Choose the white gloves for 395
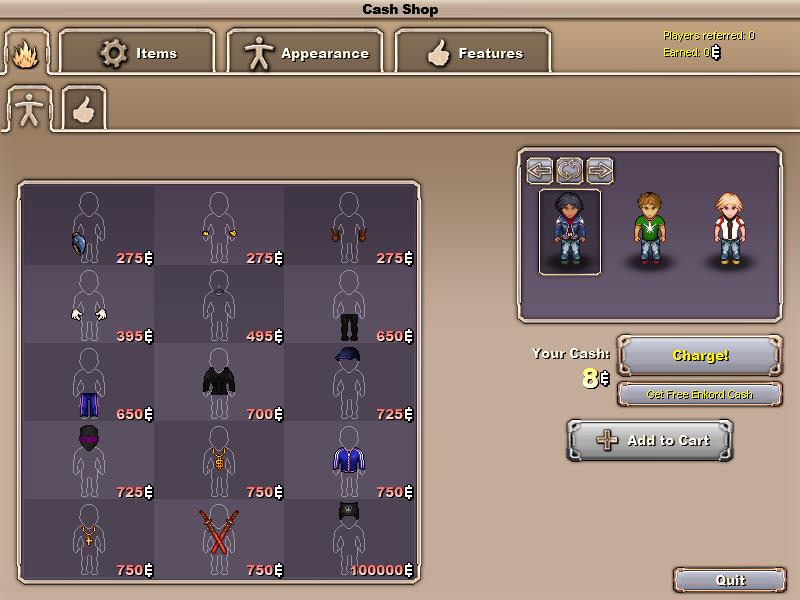The image size is (800, 600). 88,304
